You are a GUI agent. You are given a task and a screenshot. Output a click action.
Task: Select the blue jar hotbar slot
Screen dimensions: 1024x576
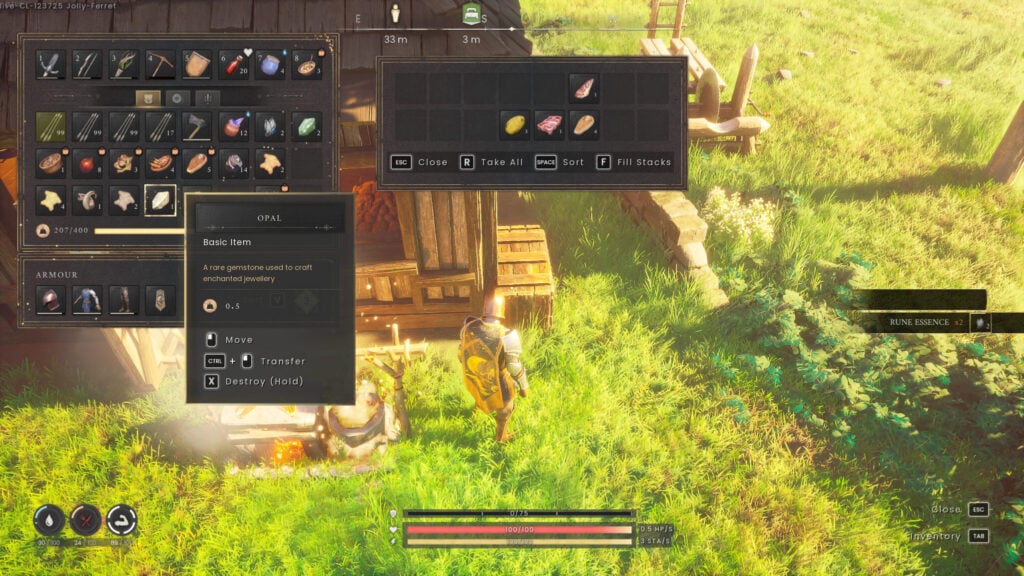[270, 65]
